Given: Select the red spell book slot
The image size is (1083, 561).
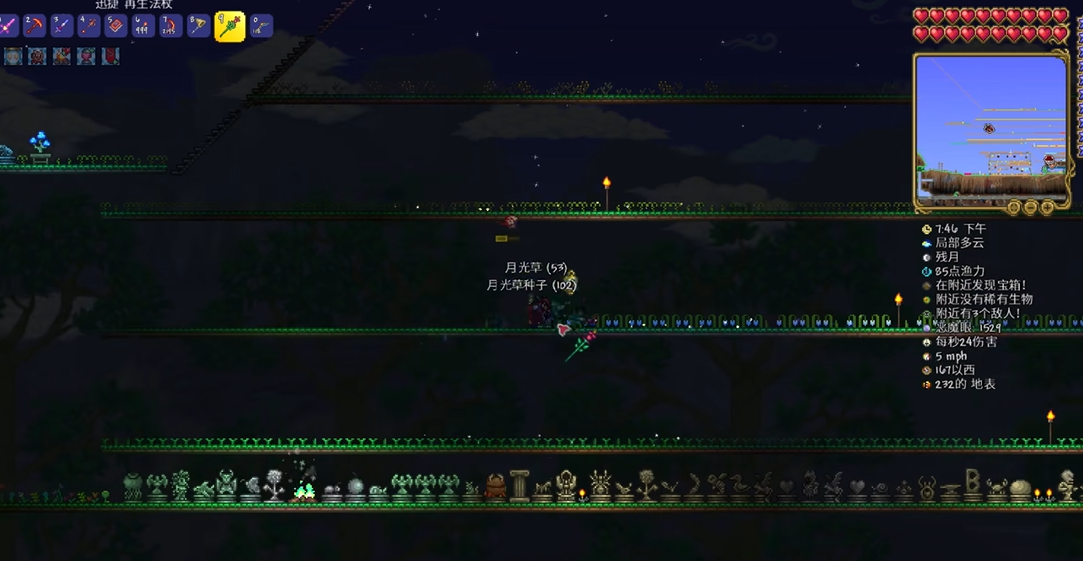Looking at the screenshot, I should (x=116, y=25).
